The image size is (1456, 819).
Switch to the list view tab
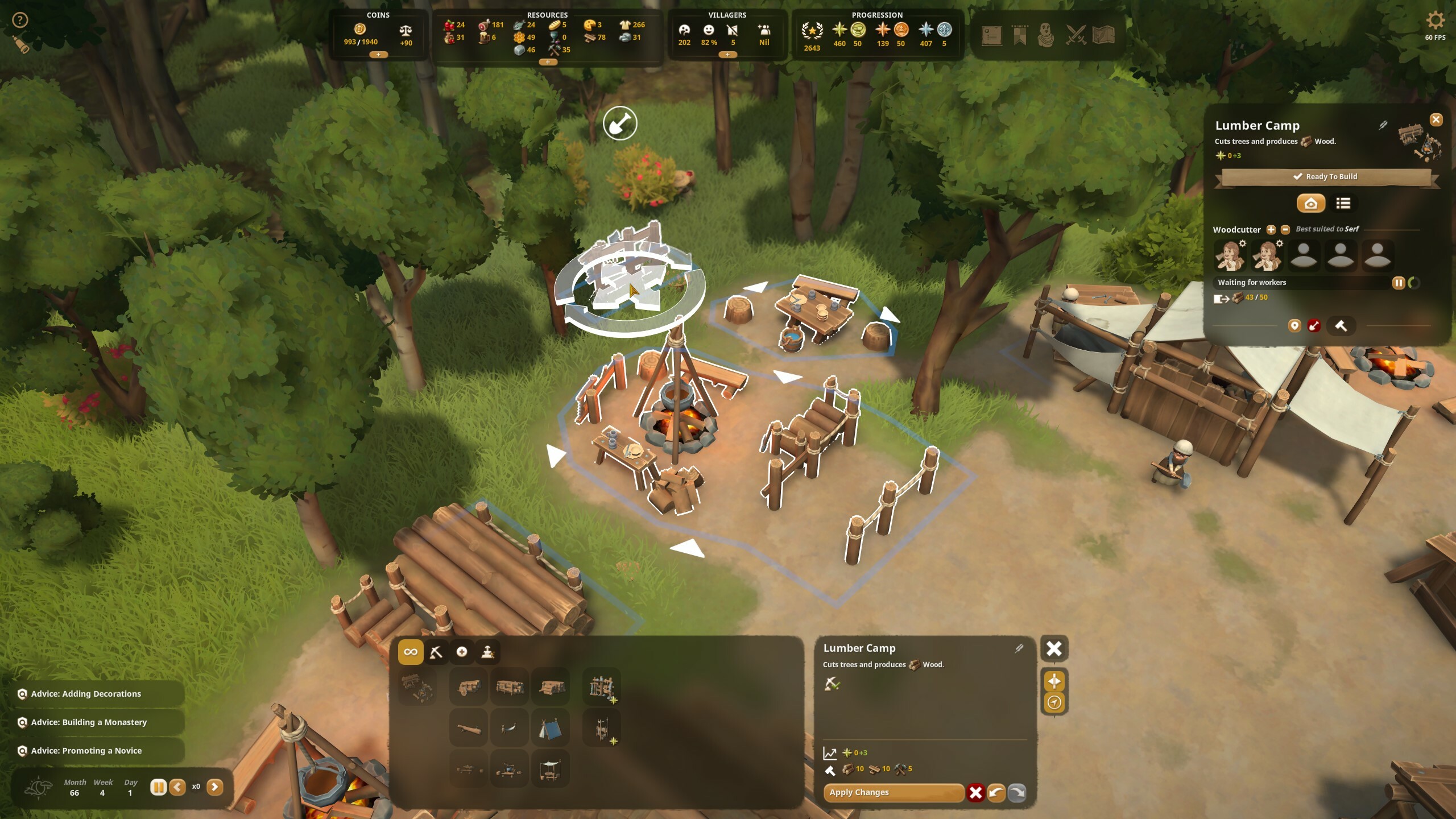[x=1343, y=203]
